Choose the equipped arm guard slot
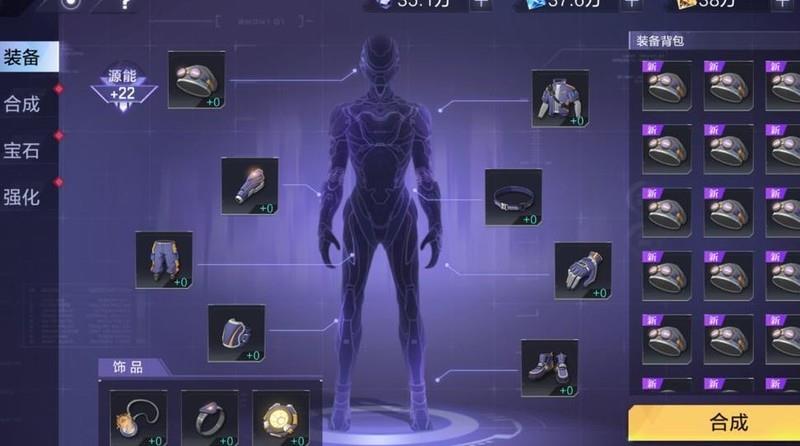 (249, 186)
